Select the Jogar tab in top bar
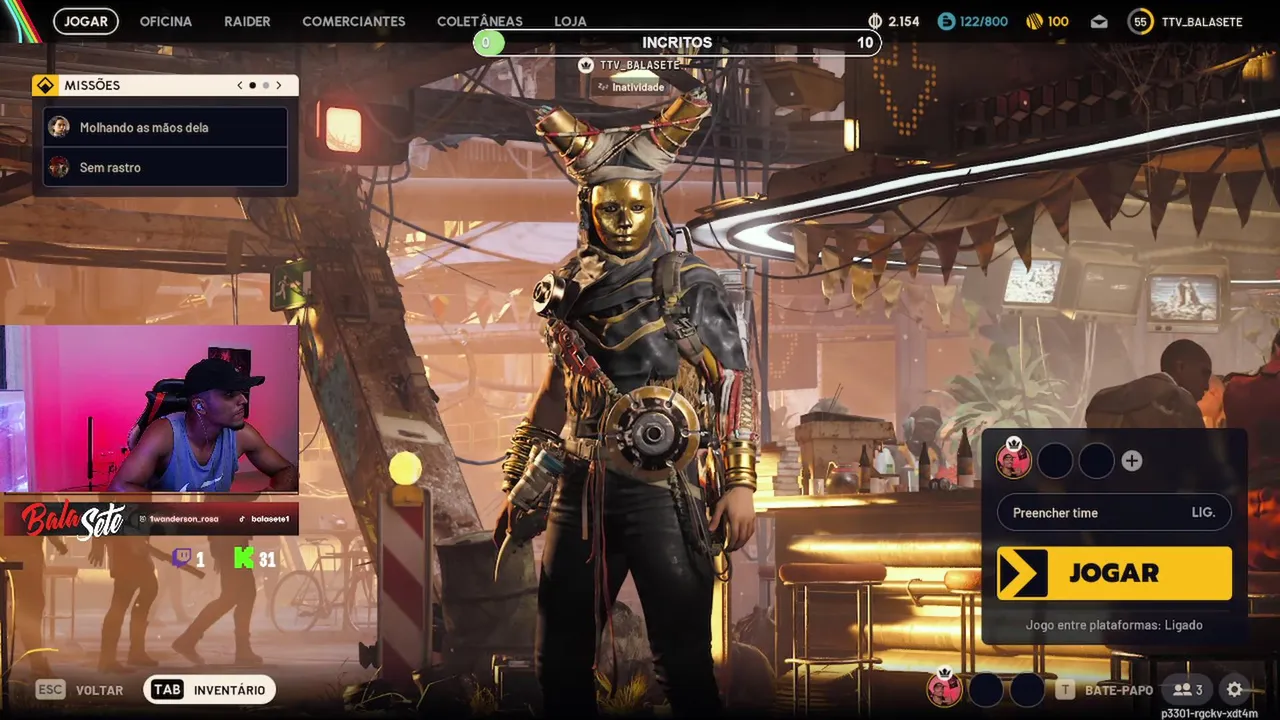 pos(86,21)
